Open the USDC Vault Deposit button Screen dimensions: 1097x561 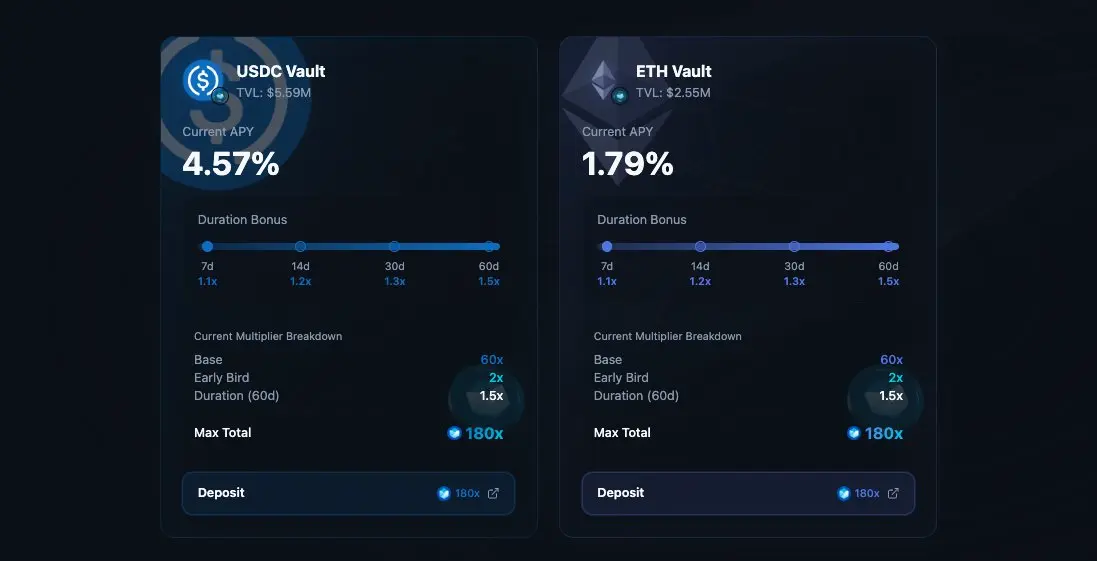point(348,493)
